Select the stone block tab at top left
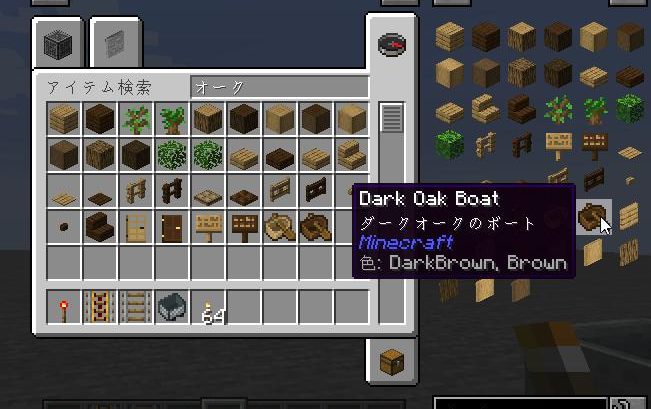This screenshot has width=651, height=409. point(59,44)
